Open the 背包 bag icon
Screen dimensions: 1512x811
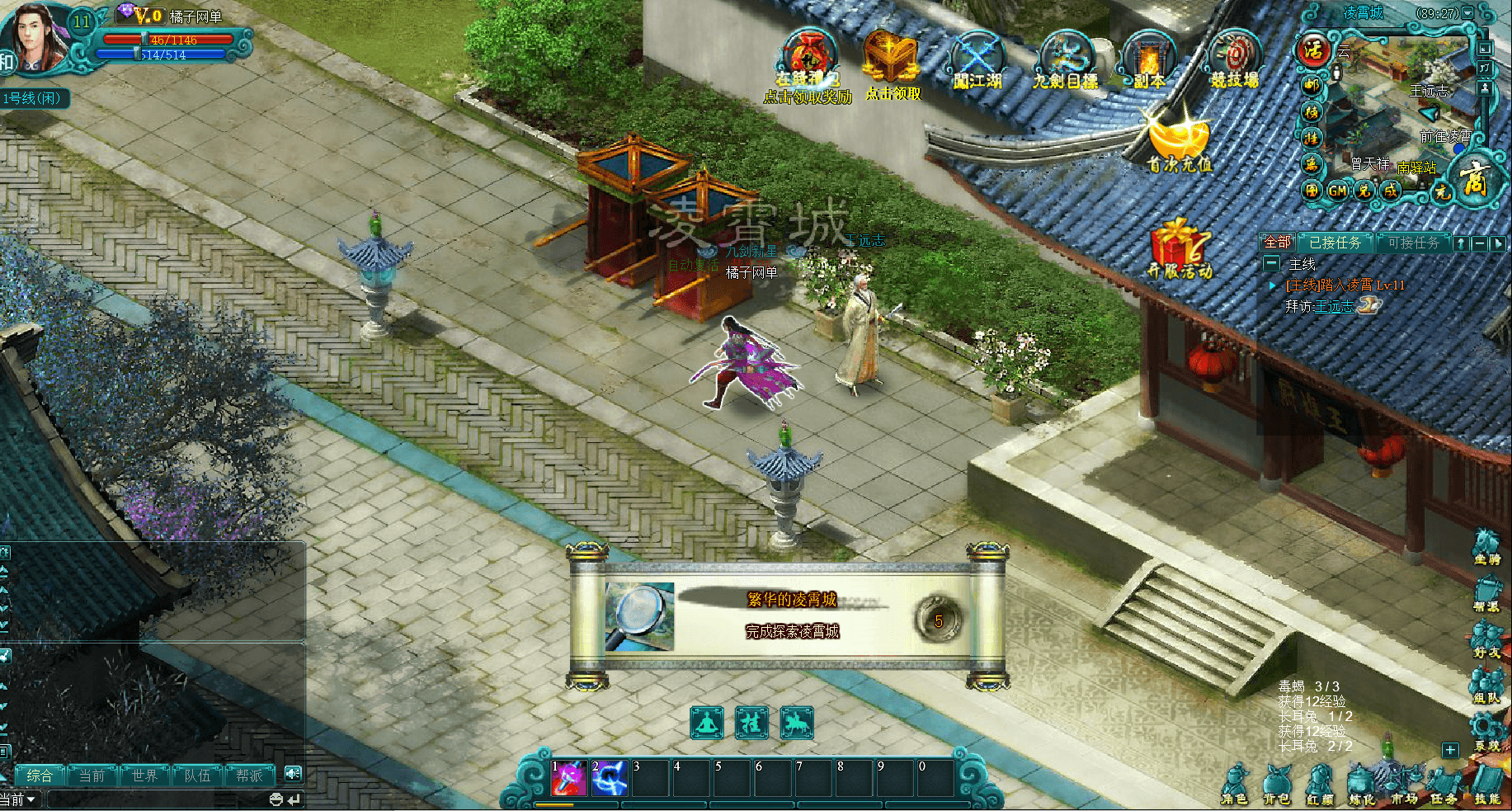tap(1276, 784)
